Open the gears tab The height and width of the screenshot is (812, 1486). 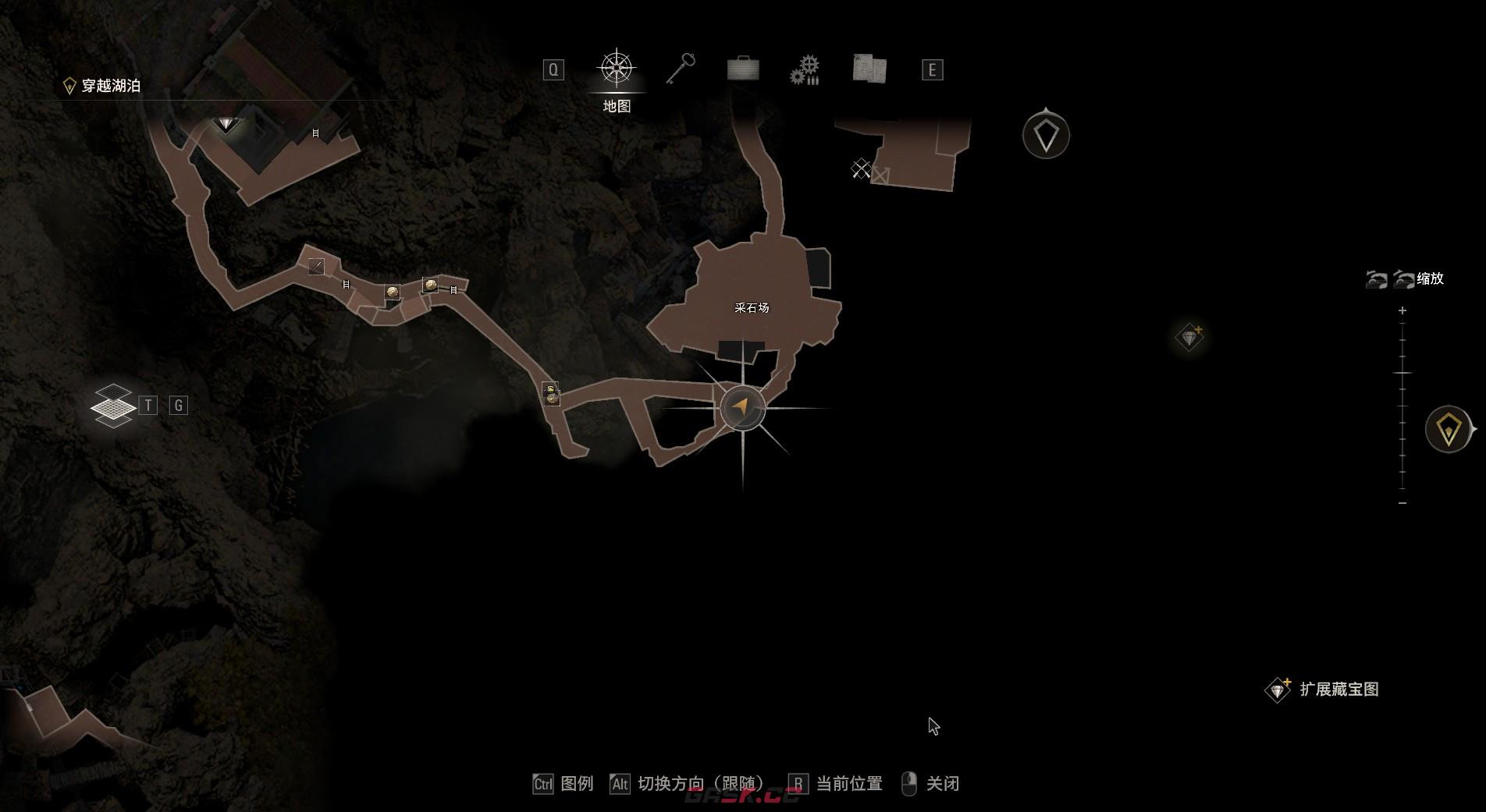(805, 69)
